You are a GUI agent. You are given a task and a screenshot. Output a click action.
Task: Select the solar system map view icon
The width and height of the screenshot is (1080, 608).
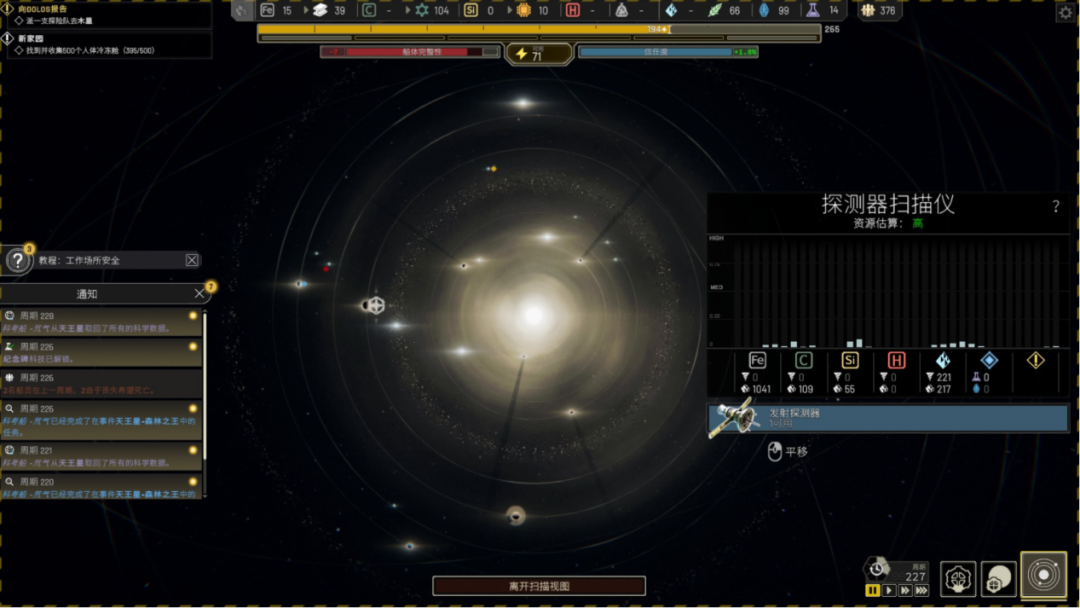(1043, 576)
